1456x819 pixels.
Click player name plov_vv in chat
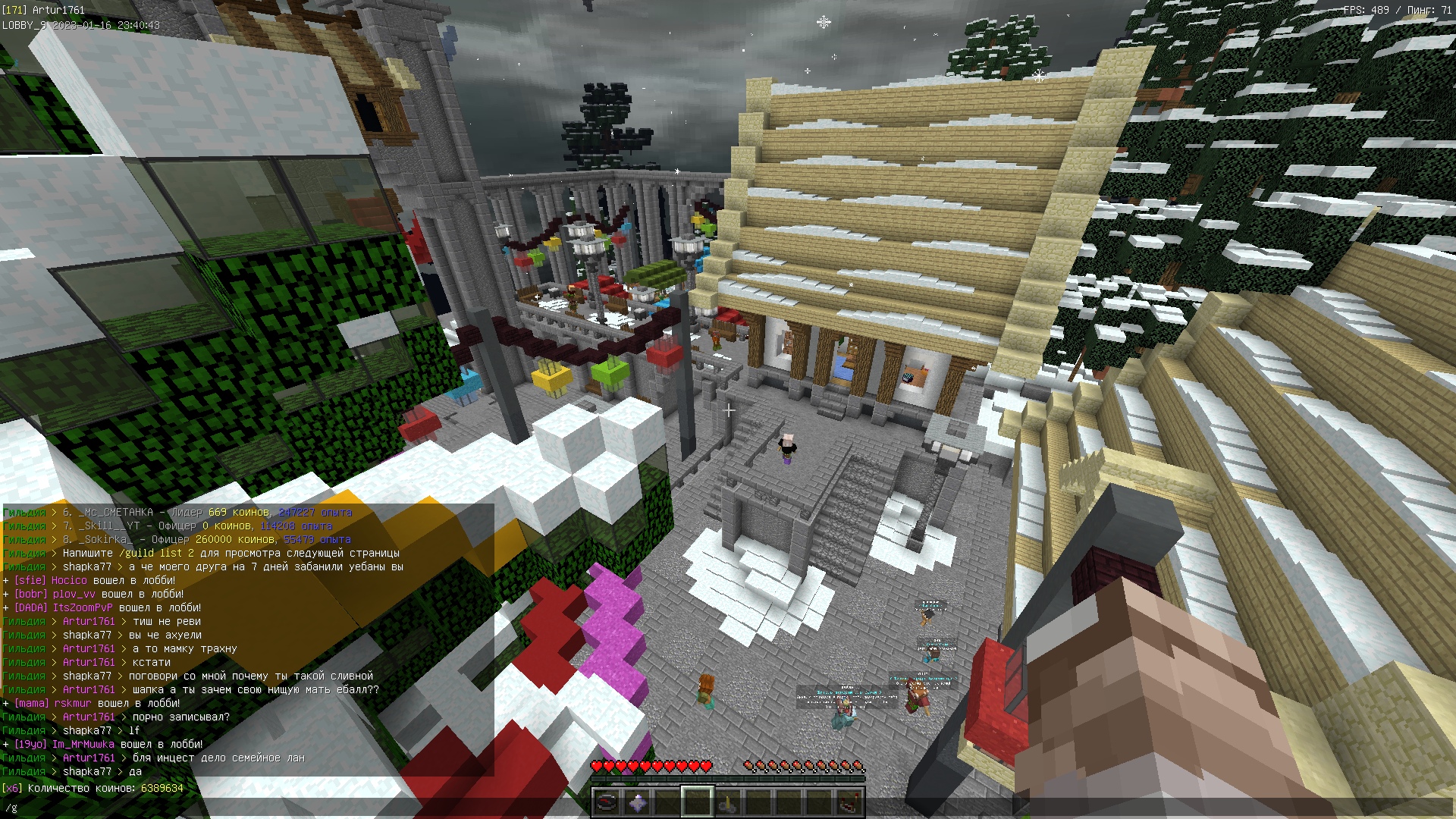[x=74, y=595]
